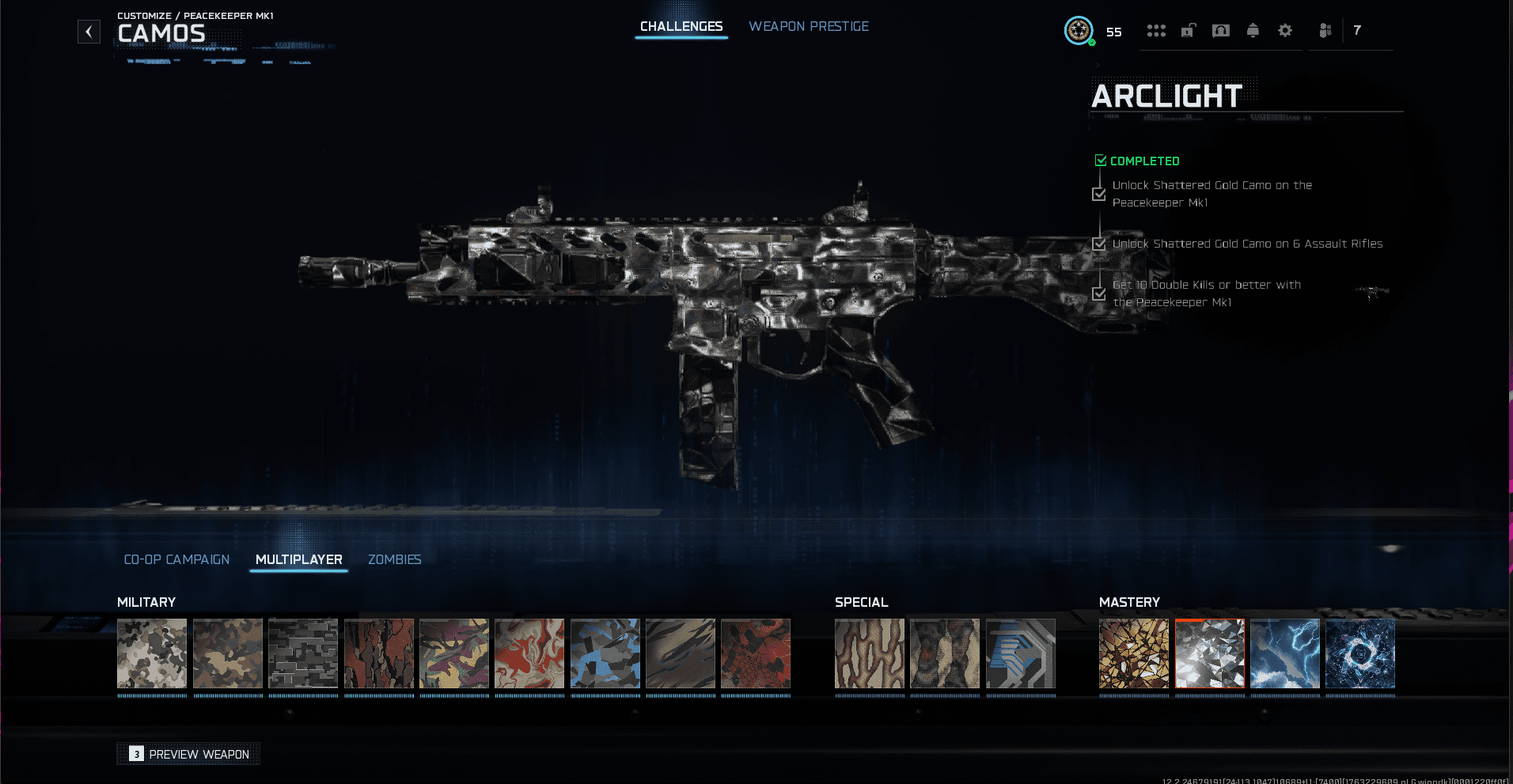Viewport: 1513px width, 784px height.
Task: Select the white-grey shattered Arclight camo
Action: 1209,653
